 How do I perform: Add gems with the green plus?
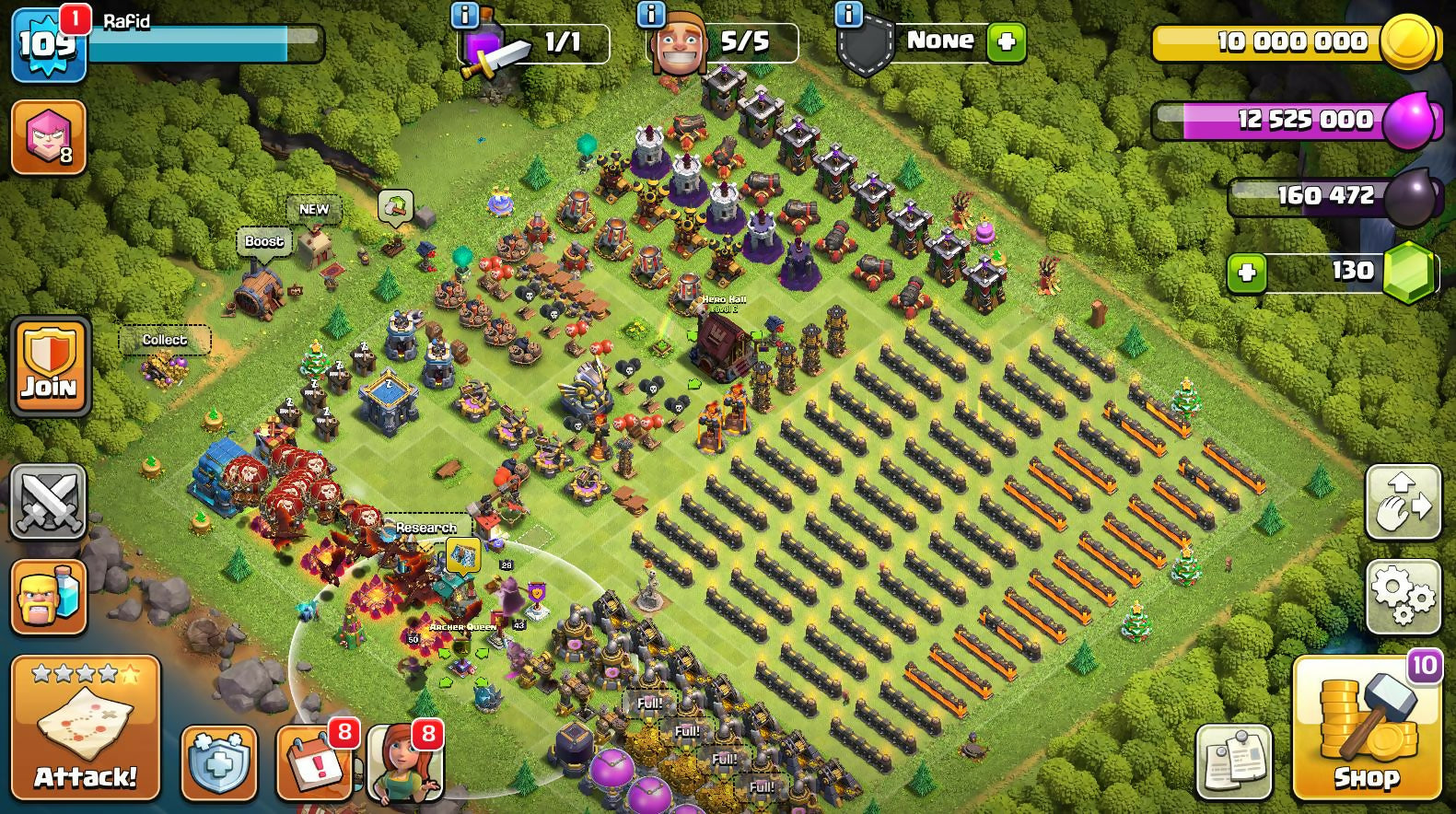coord(1247,273)
